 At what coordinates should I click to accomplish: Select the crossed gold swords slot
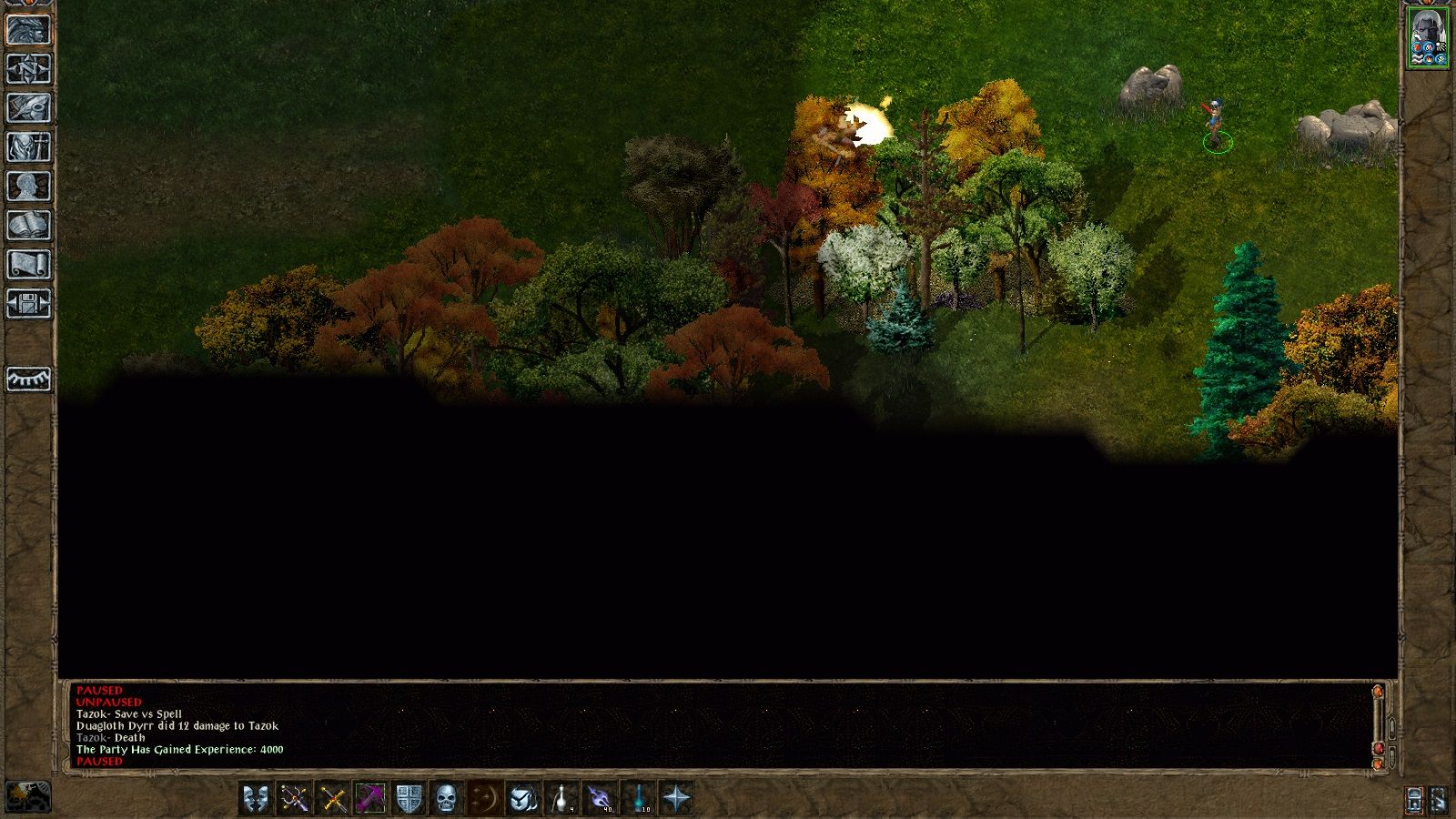pyautogui.click(x=332, y=799)
